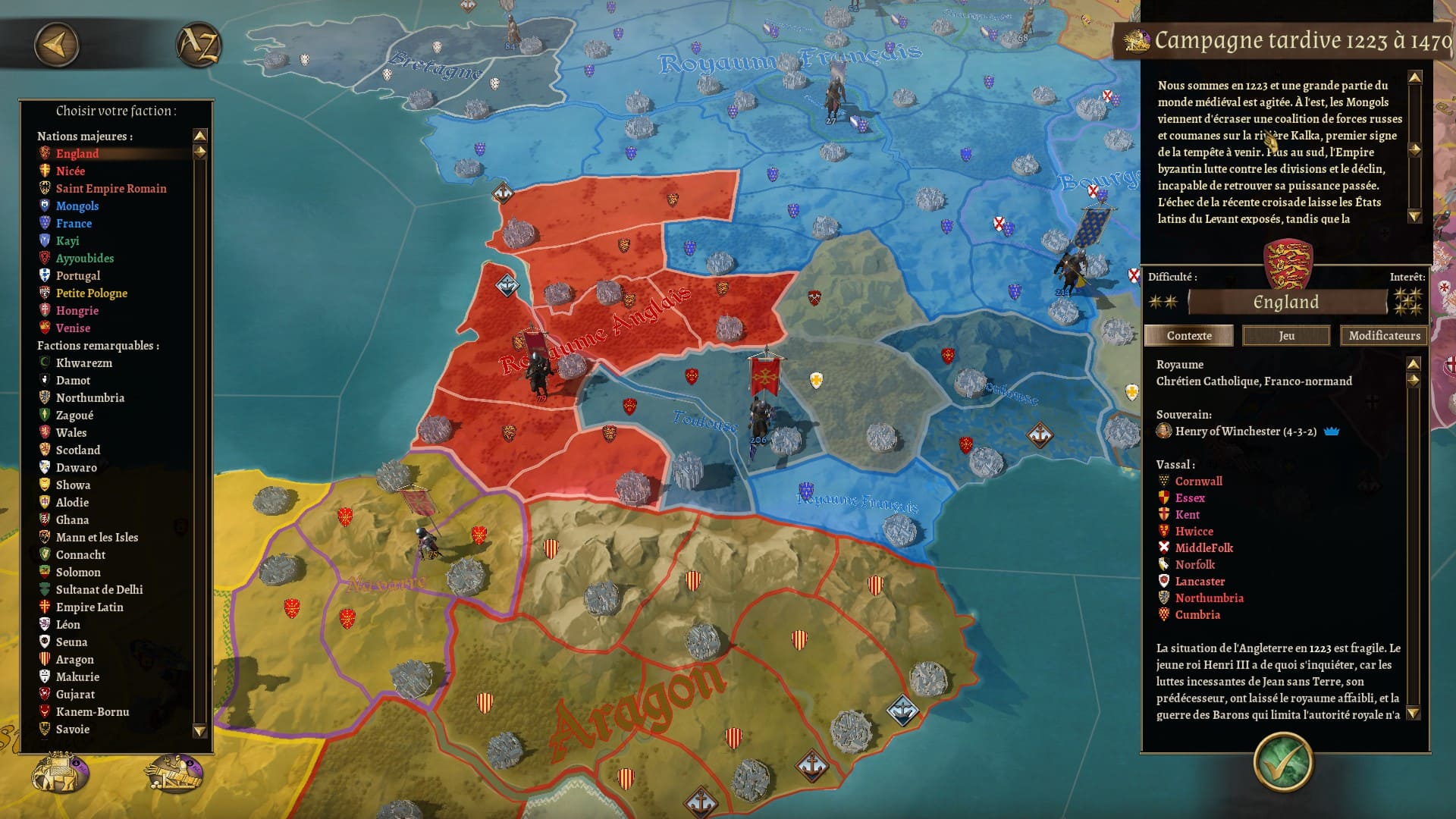Confirm selection with green checkmark button
The image size is (1456, 819).
[1282, 762]
